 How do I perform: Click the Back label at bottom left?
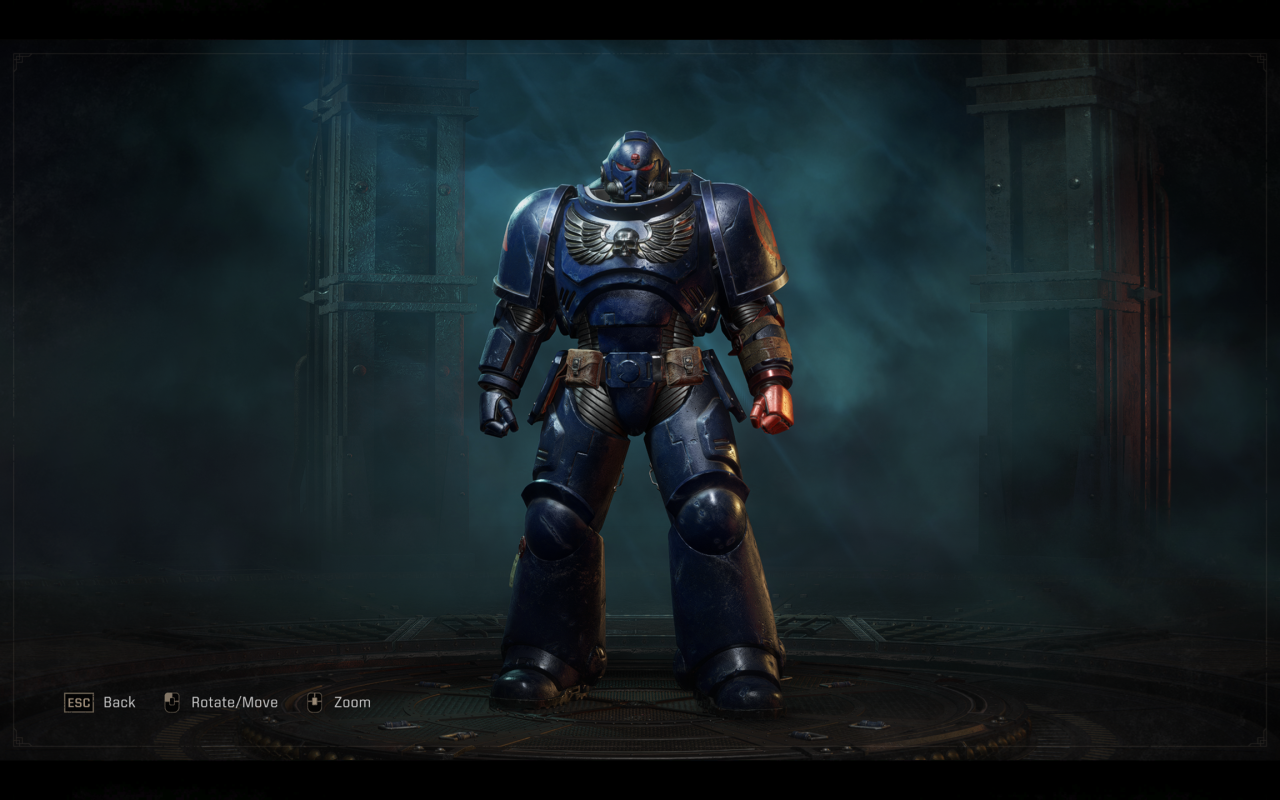(x=119, y=702)
